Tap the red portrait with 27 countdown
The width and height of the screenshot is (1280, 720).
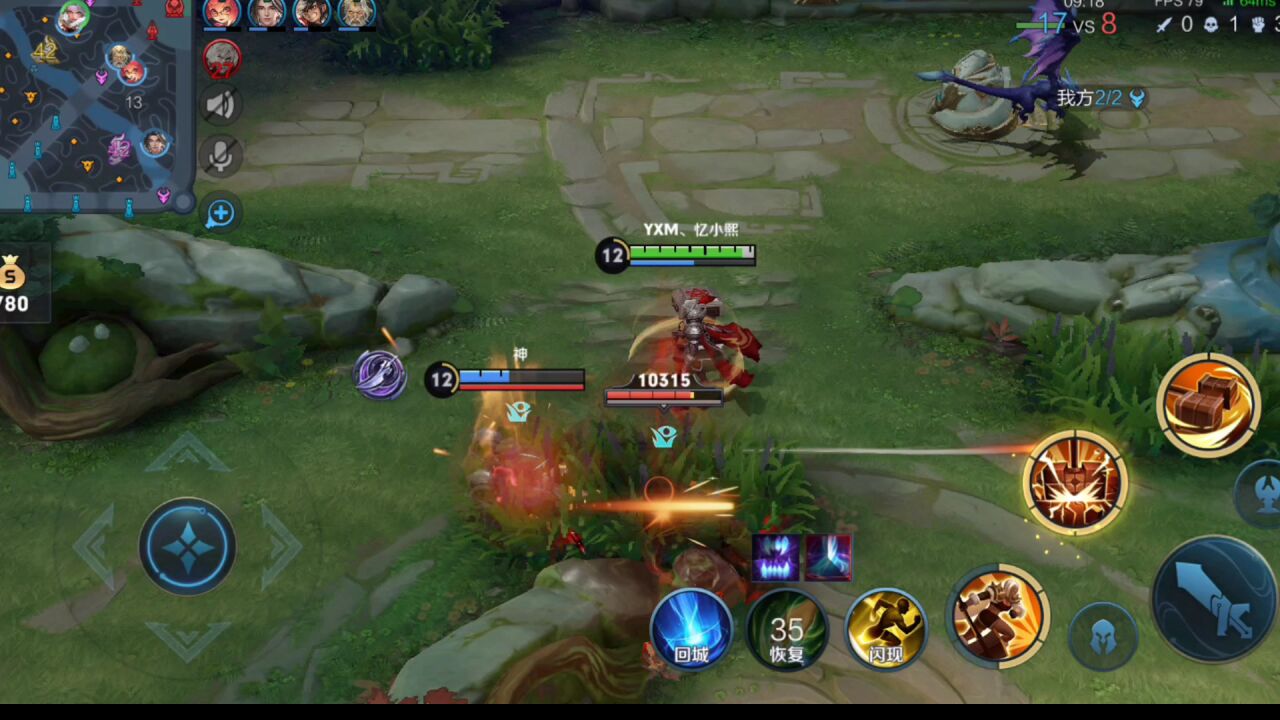pos(221,59)
